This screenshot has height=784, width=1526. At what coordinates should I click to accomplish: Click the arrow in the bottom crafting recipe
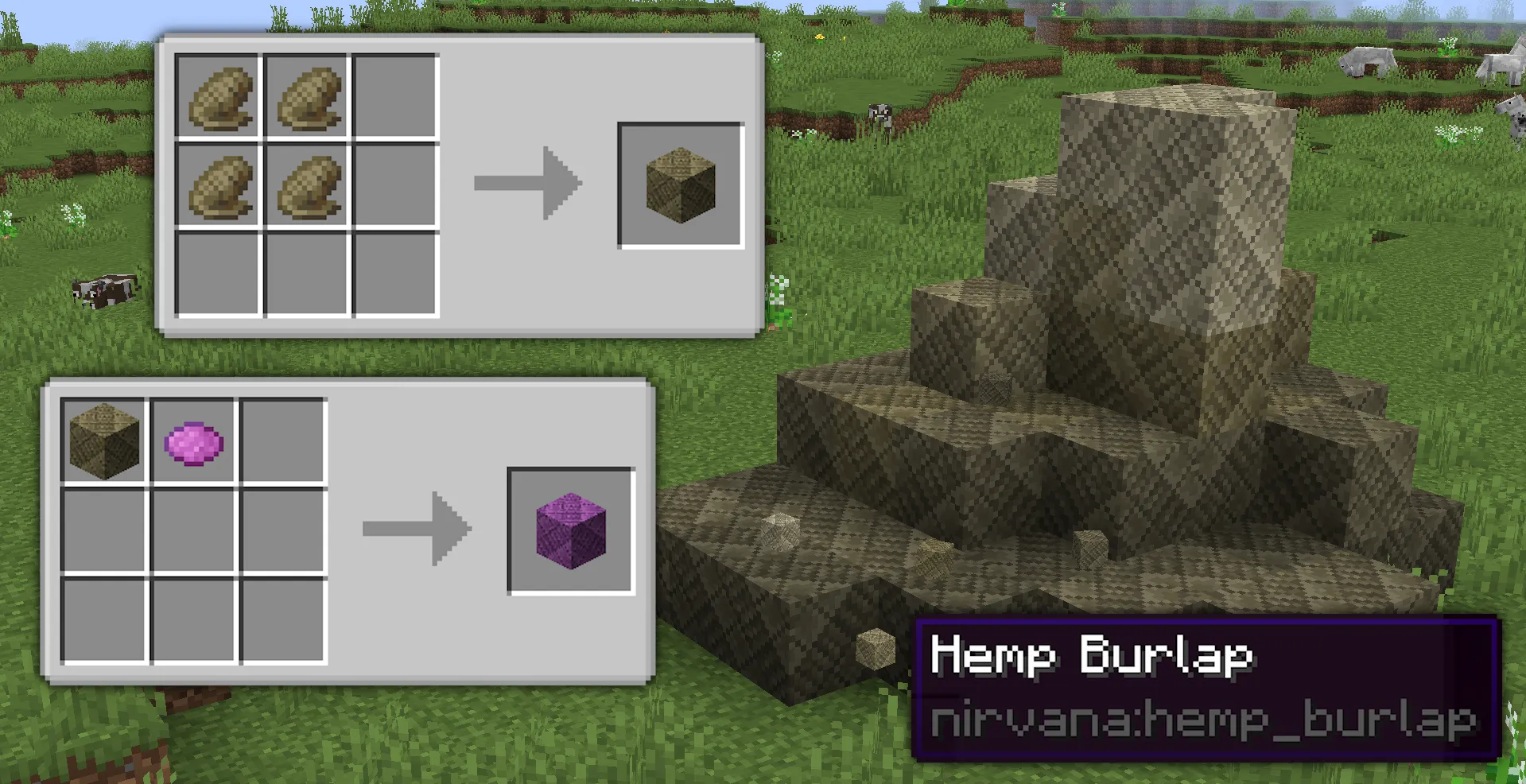[415, 527]
